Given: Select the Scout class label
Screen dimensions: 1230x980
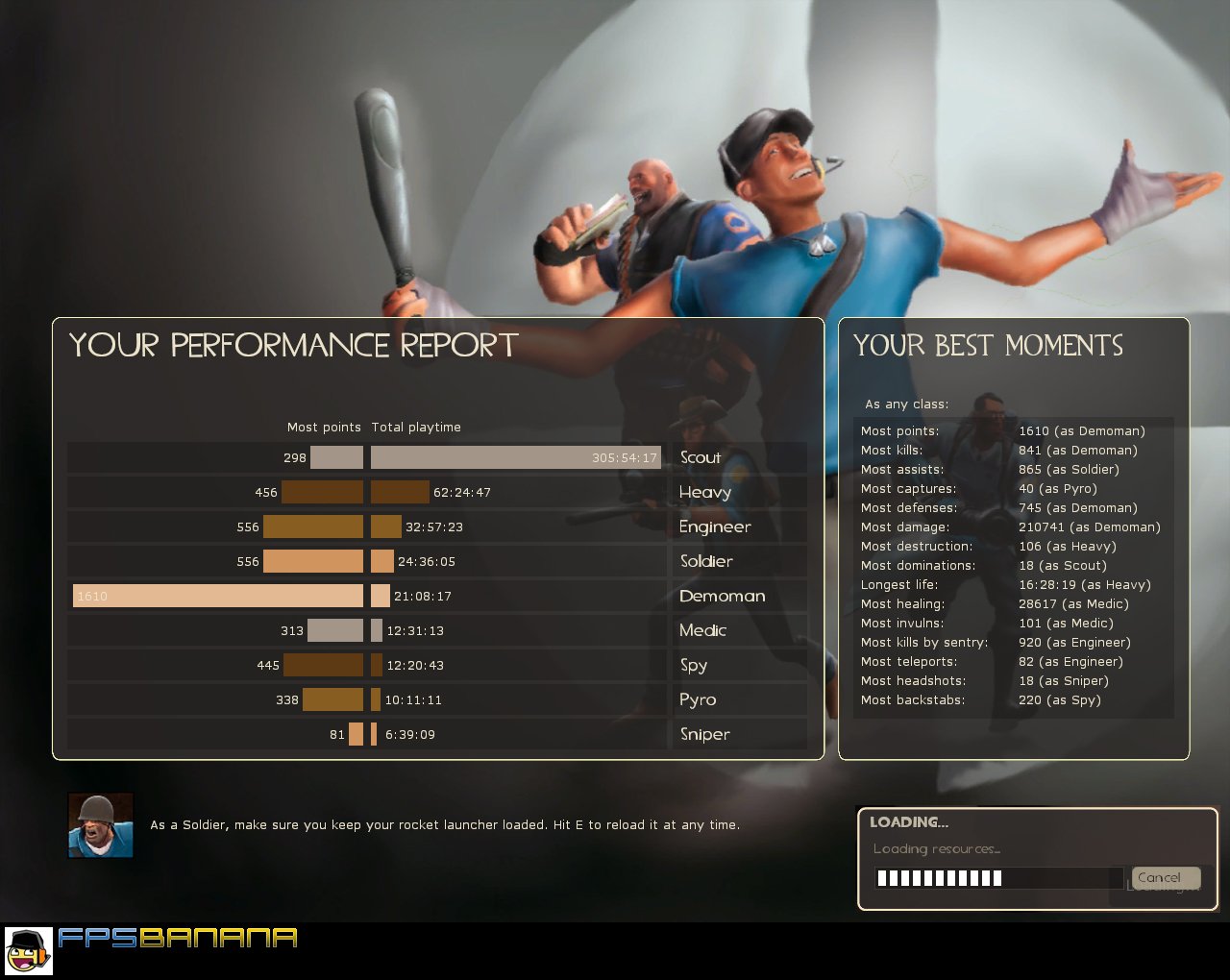Looking at the screenshot, I should pyautogui.click(x=701, y=457).
